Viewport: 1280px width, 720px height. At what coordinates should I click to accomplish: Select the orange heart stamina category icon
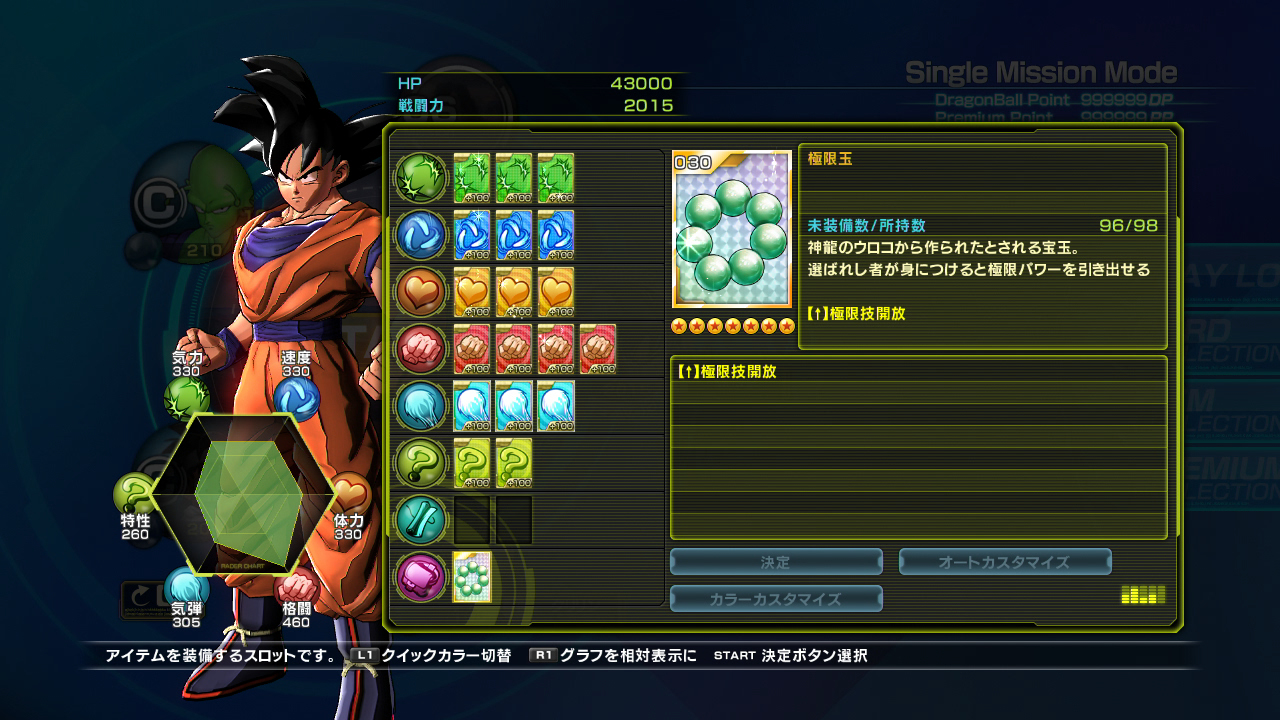pos(421,292)
